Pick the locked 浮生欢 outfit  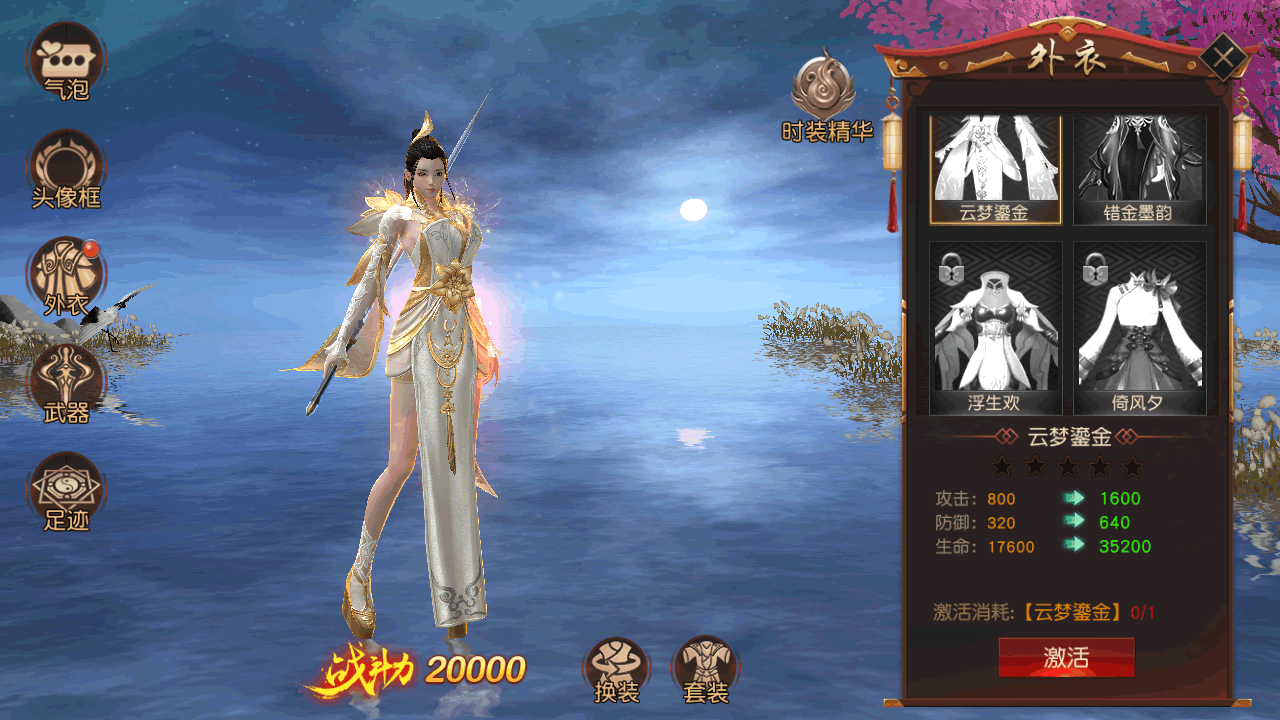tap(995, 328)
